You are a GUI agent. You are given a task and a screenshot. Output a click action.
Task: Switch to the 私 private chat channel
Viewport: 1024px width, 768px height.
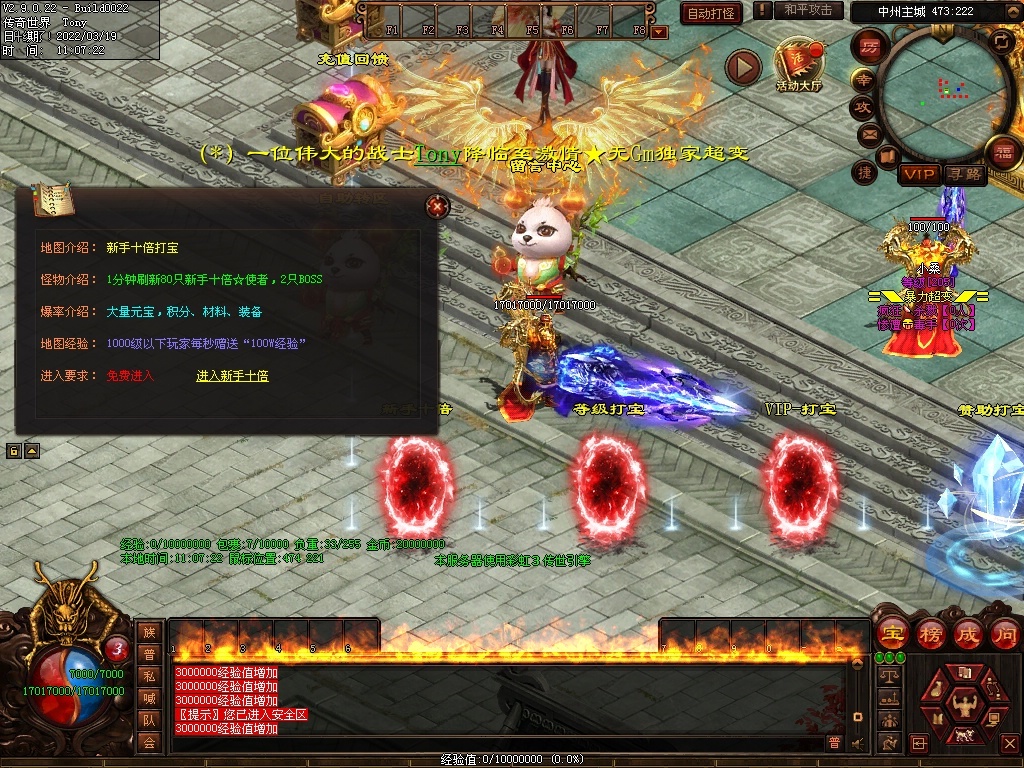pyautogui.click(x=149, y=676)
